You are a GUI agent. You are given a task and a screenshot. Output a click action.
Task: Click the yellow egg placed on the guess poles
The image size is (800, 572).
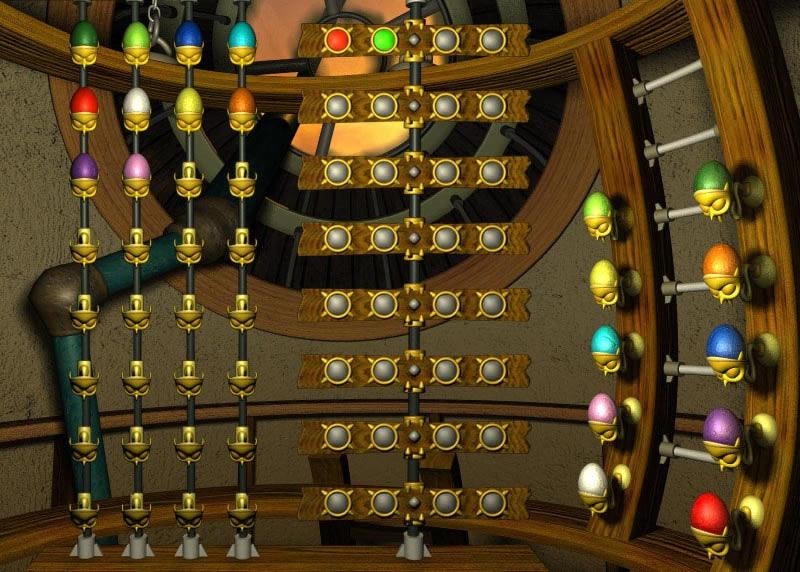[189, 102]
